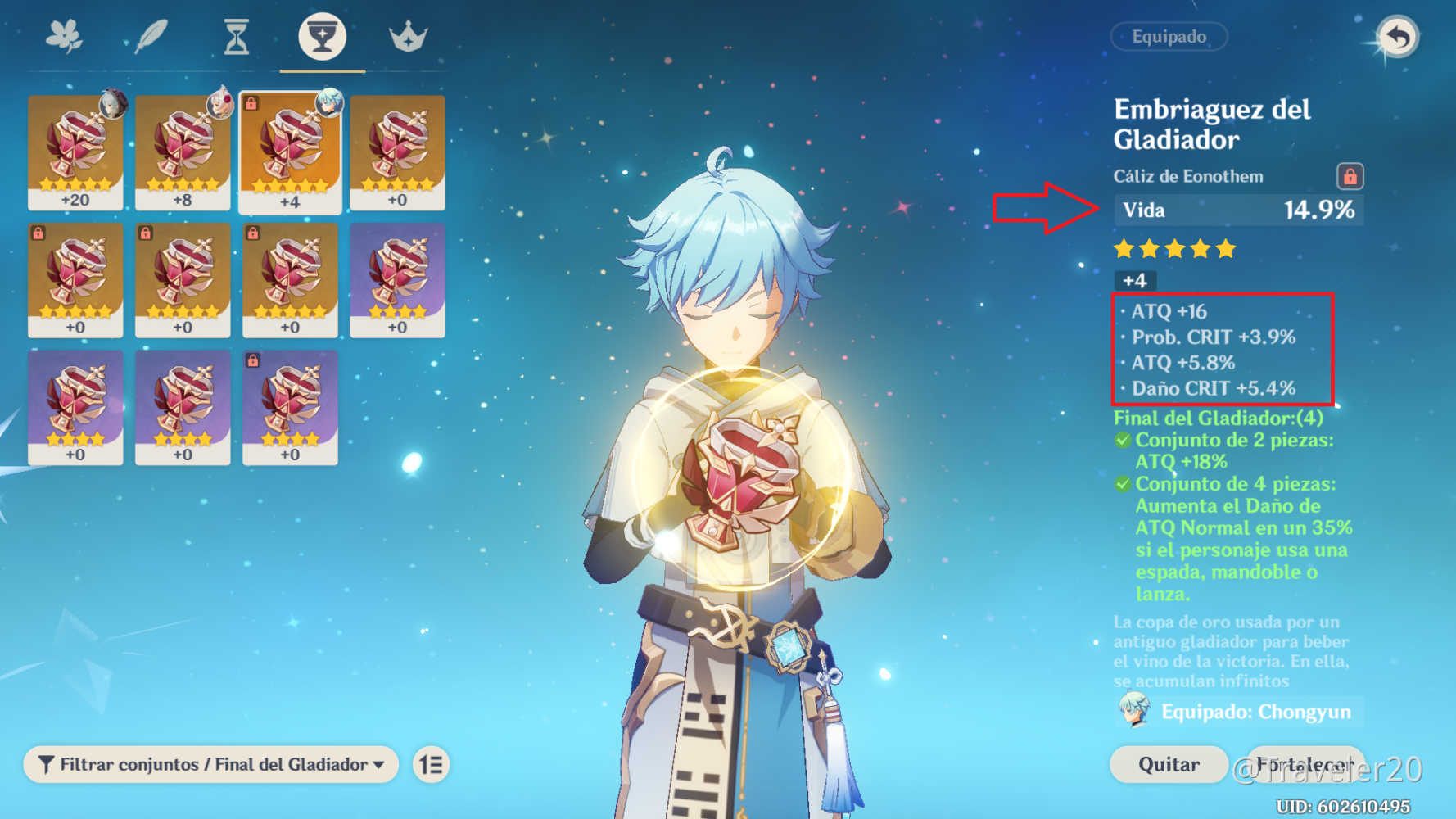Click the sort order list button
The height and width of the screenshot is (819, 1456).
point(431,764)
